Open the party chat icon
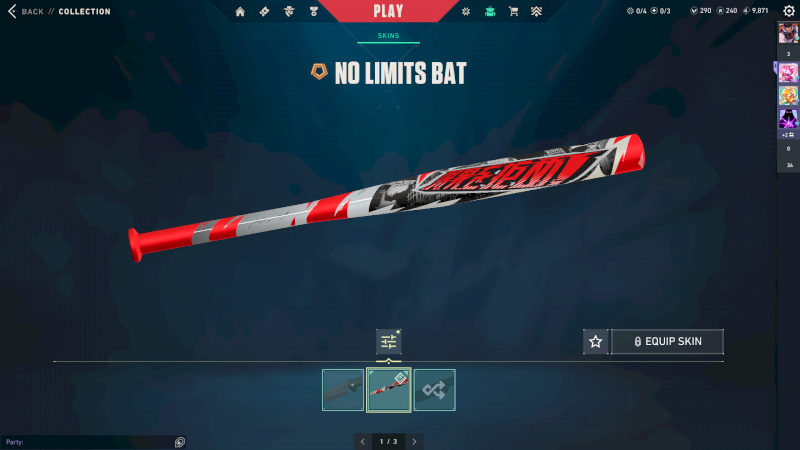The height and width of the screenshot is (450, 800). (x=179, y=441)
